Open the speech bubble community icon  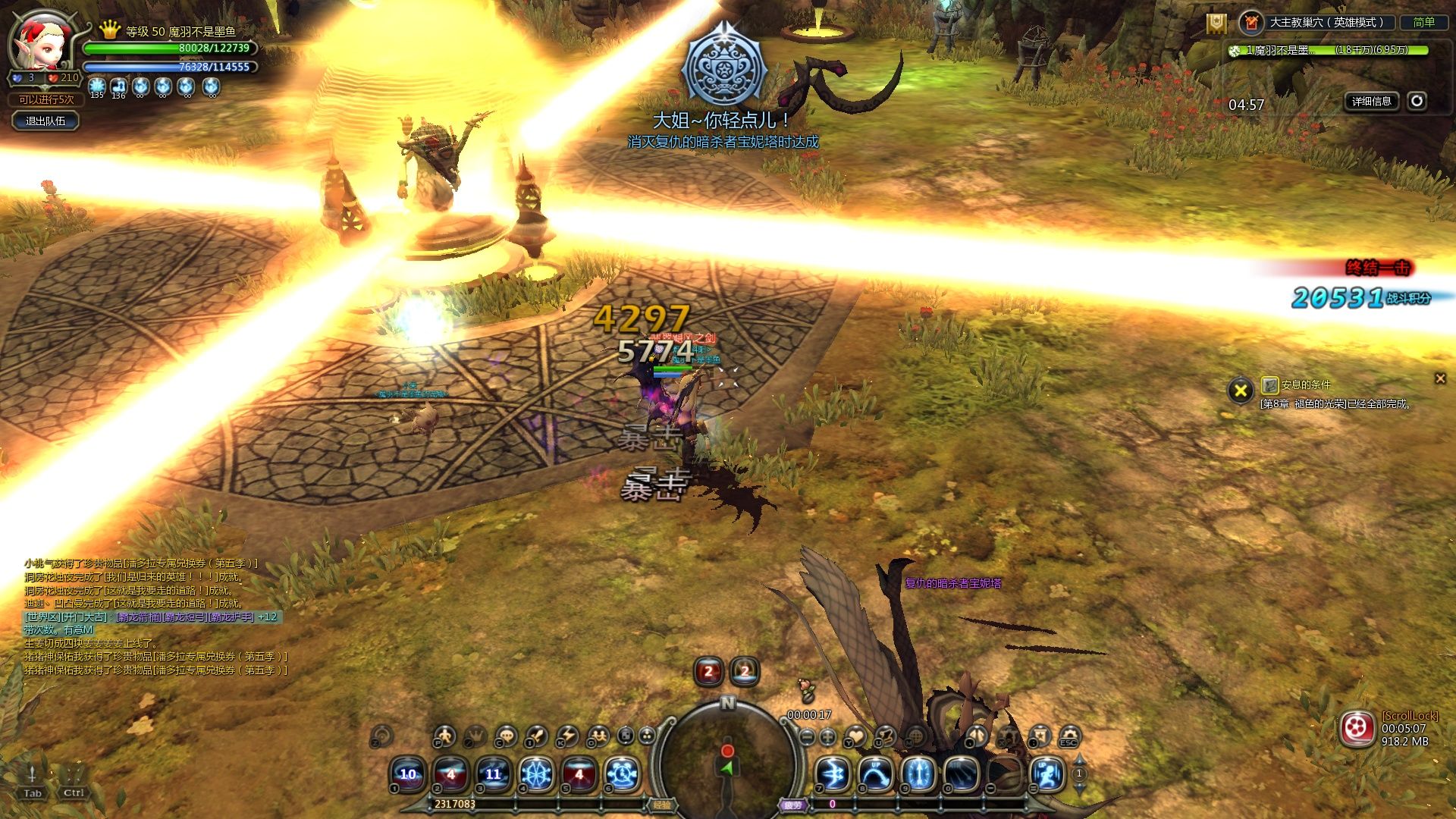(505, 736)
